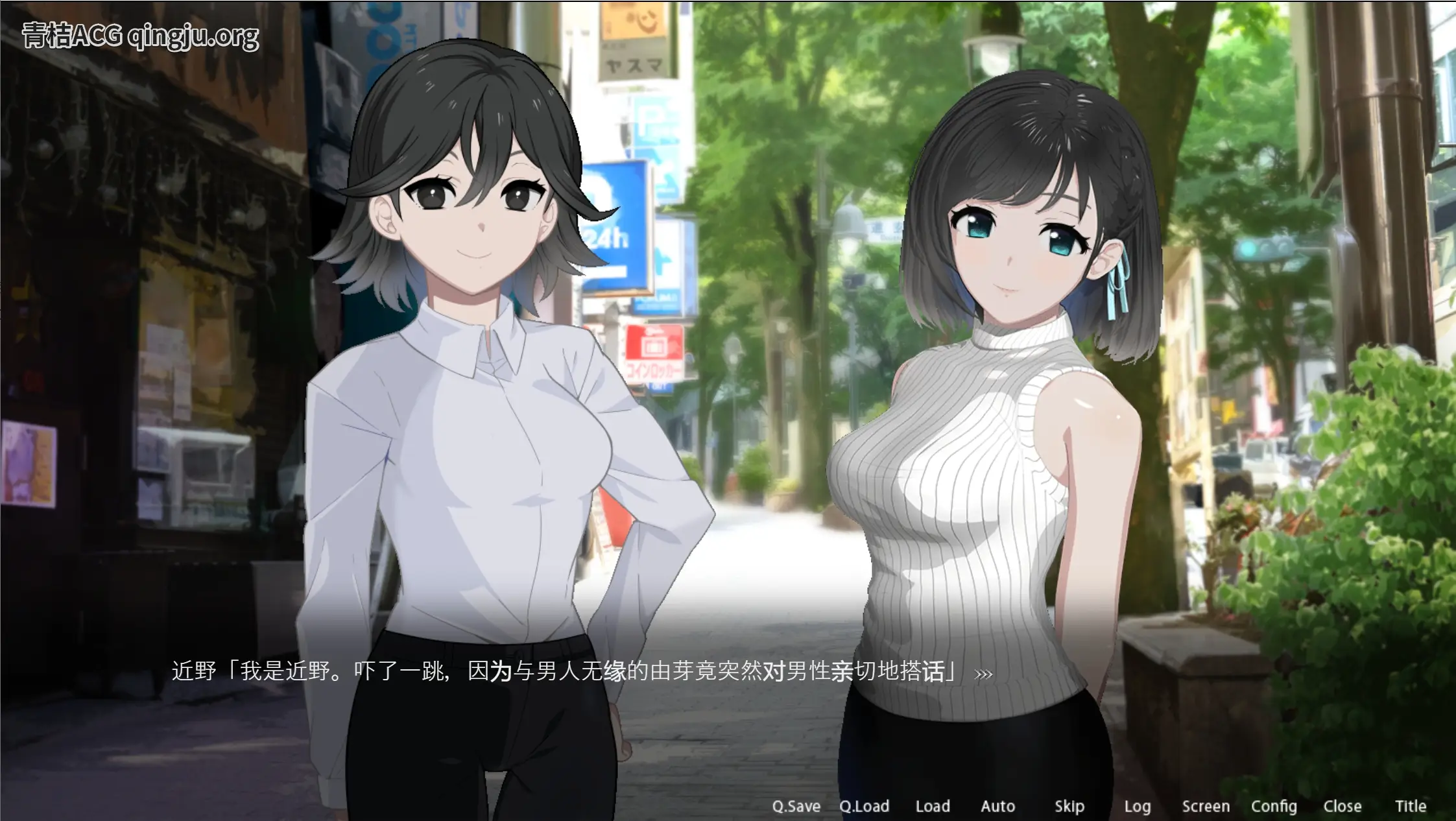
Task: Activate Q.Save to store current progress
Action: coord(796,806)
